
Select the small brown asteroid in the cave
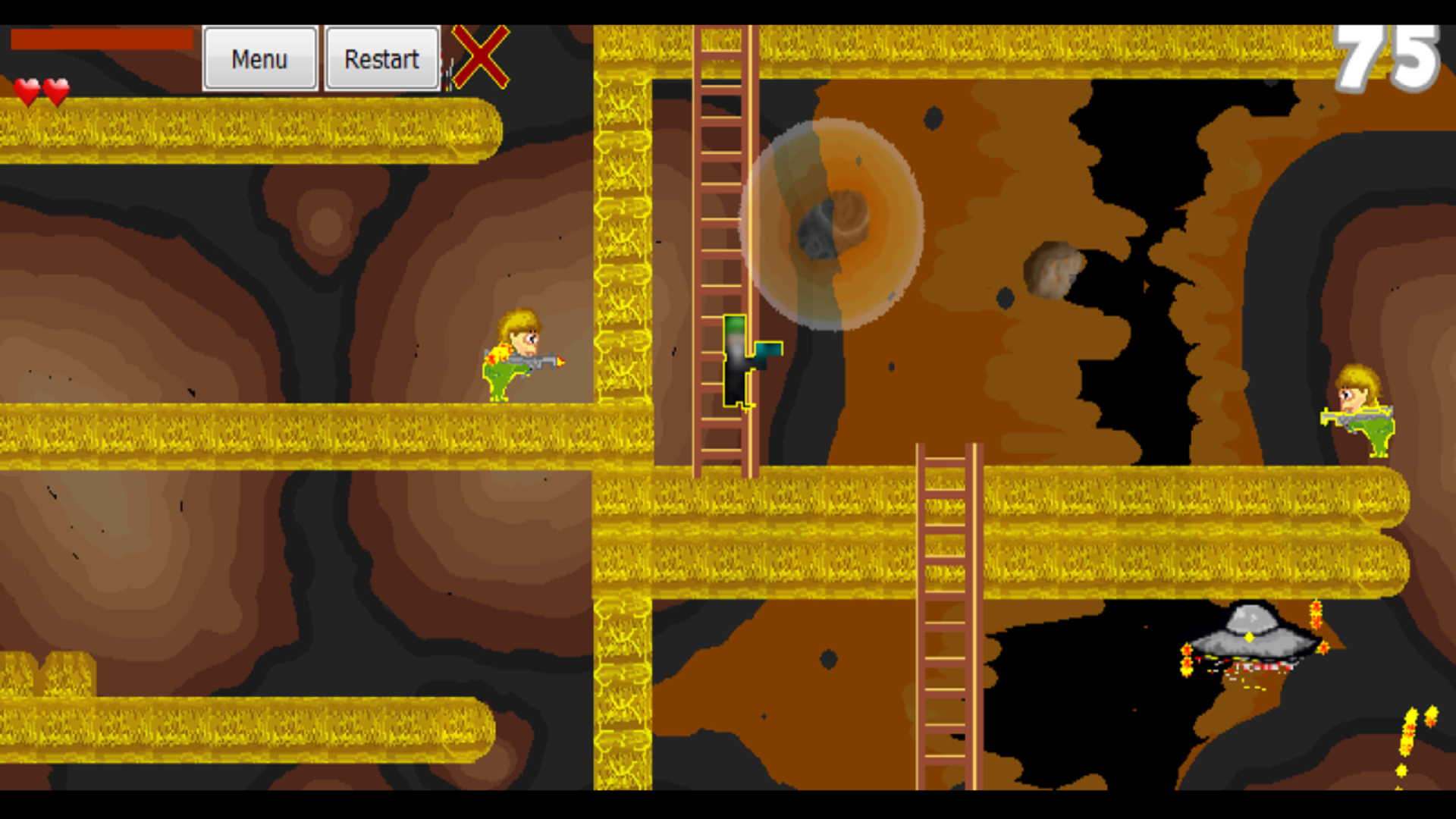[x=1054, y=269]
